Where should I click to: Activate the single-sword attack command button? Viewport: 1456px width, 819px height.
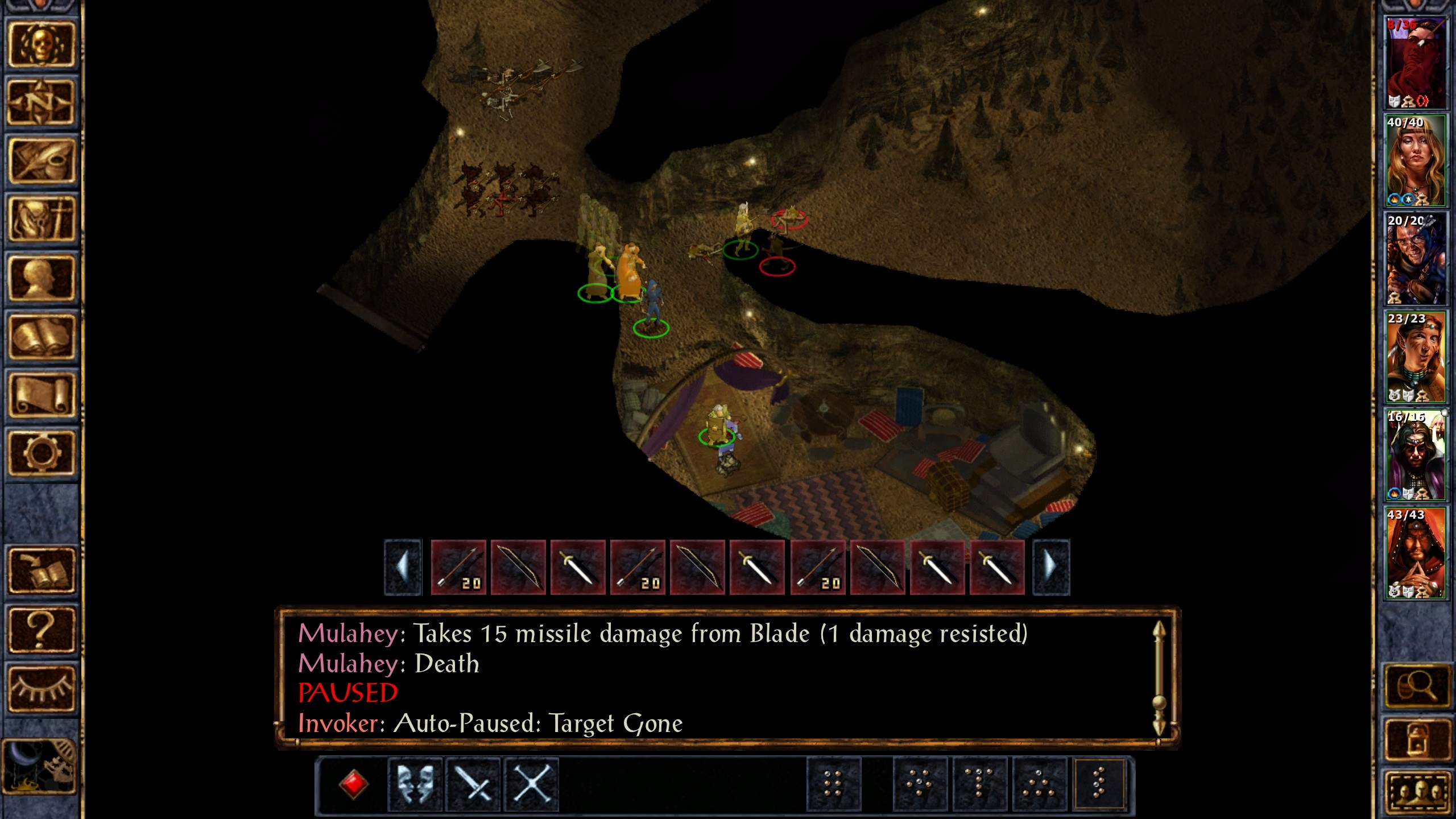click(473, 784)
